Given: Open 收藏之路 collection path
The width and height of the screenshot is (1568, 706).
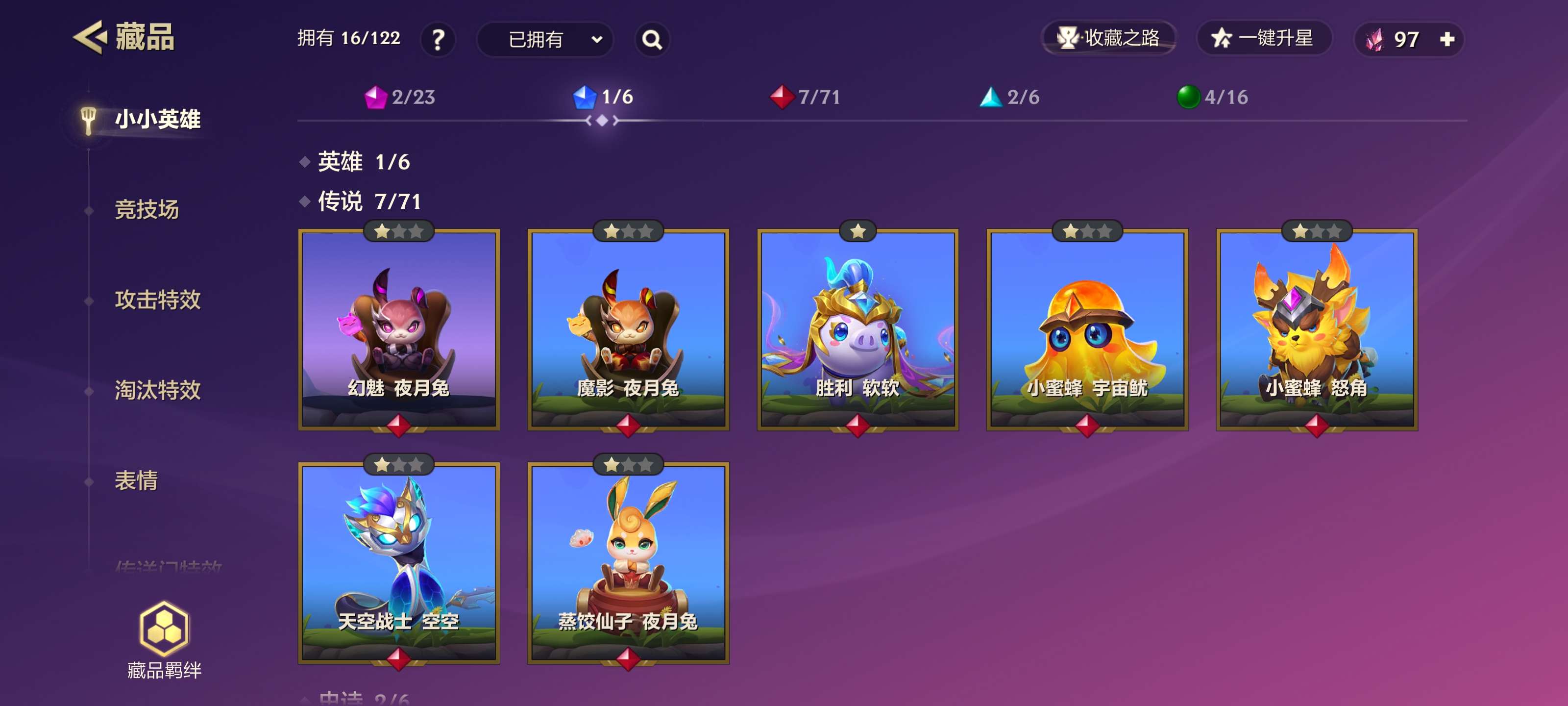Looking at the screenshot, I should tap(1108, 38).
